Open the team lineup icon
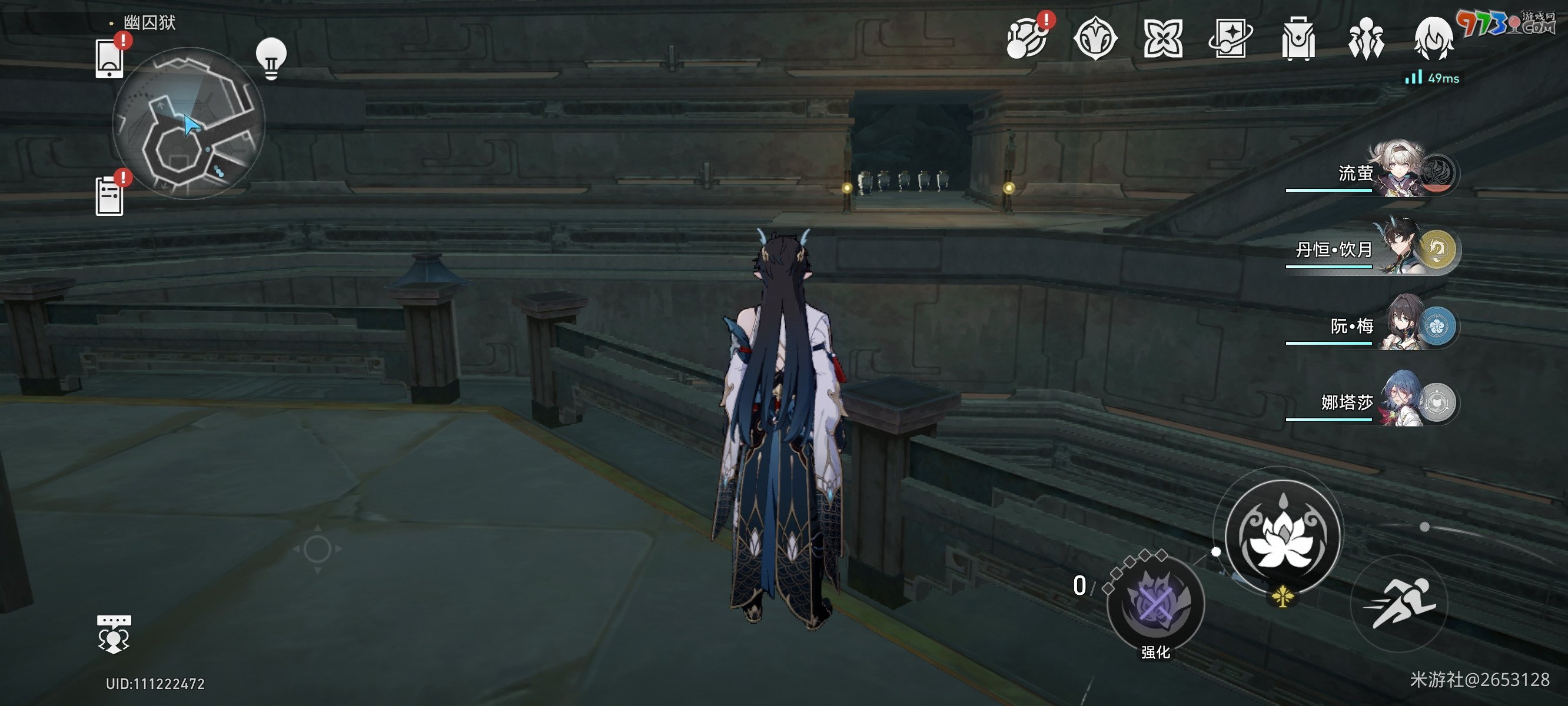 (1366, 39)
